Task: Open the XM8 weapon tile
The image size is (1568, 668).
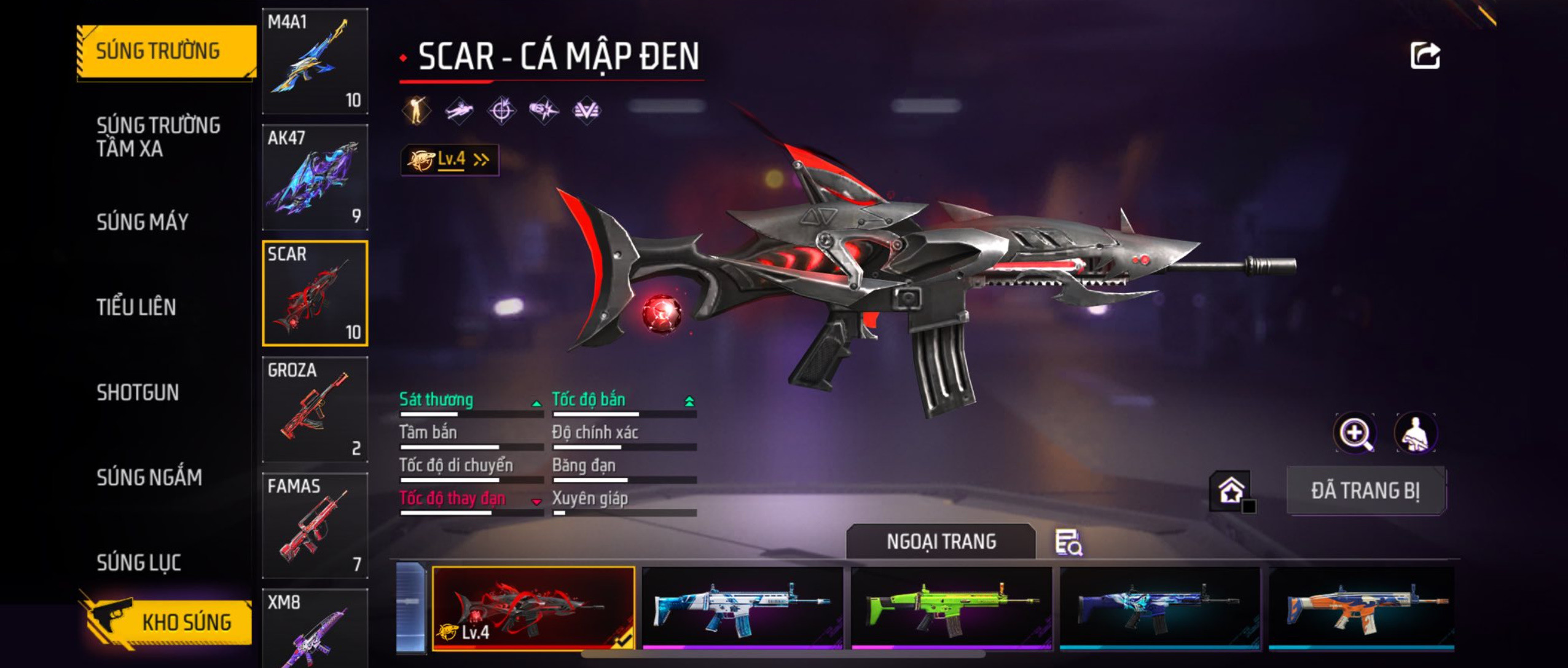Action: coord(315,627)
